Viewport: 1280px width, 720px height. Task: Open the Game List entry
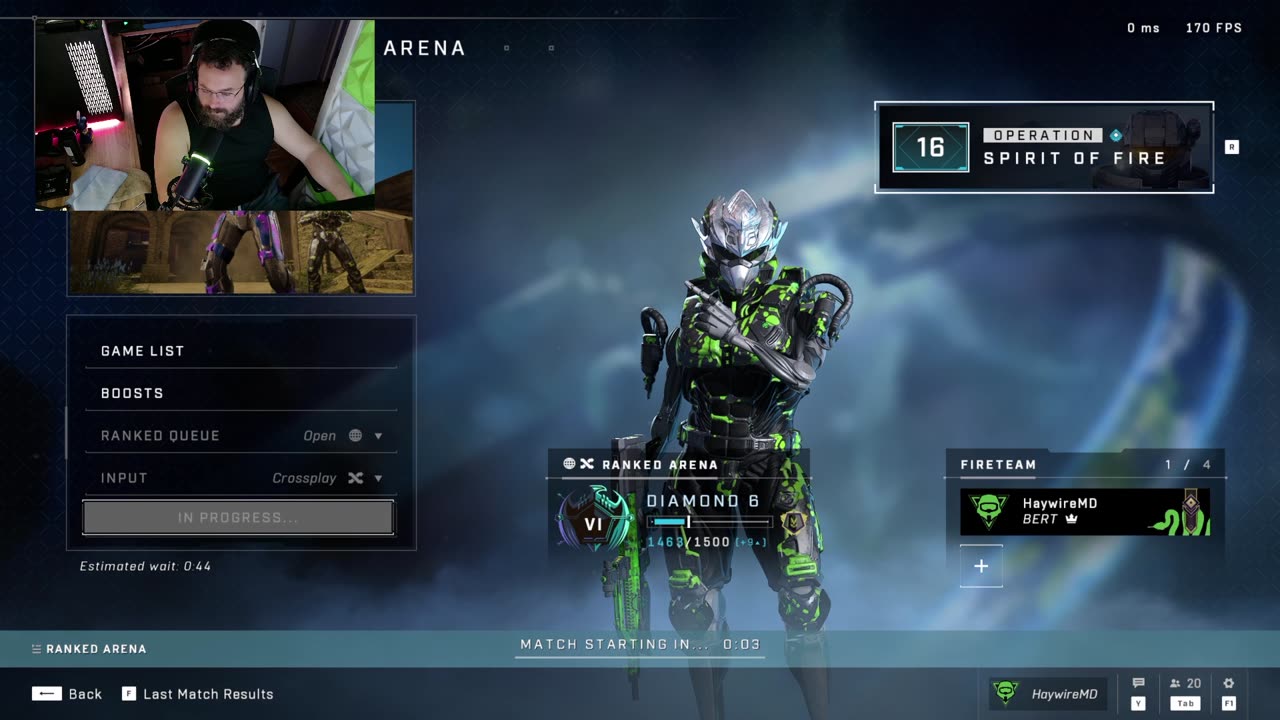240,351
